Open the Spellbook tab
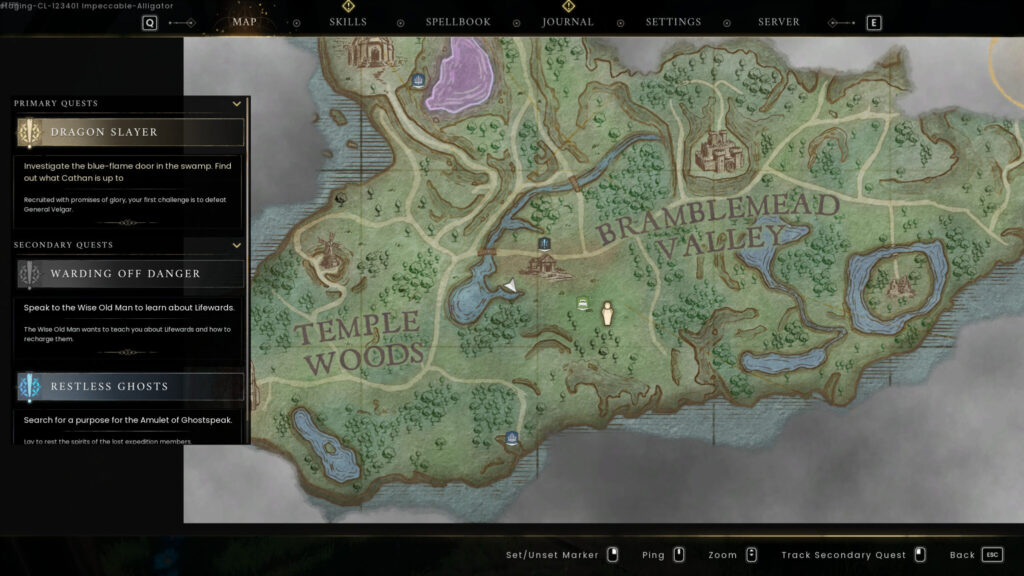This screenshot has height=576, width=1024. pyautogui.click(x=458, y=22)
